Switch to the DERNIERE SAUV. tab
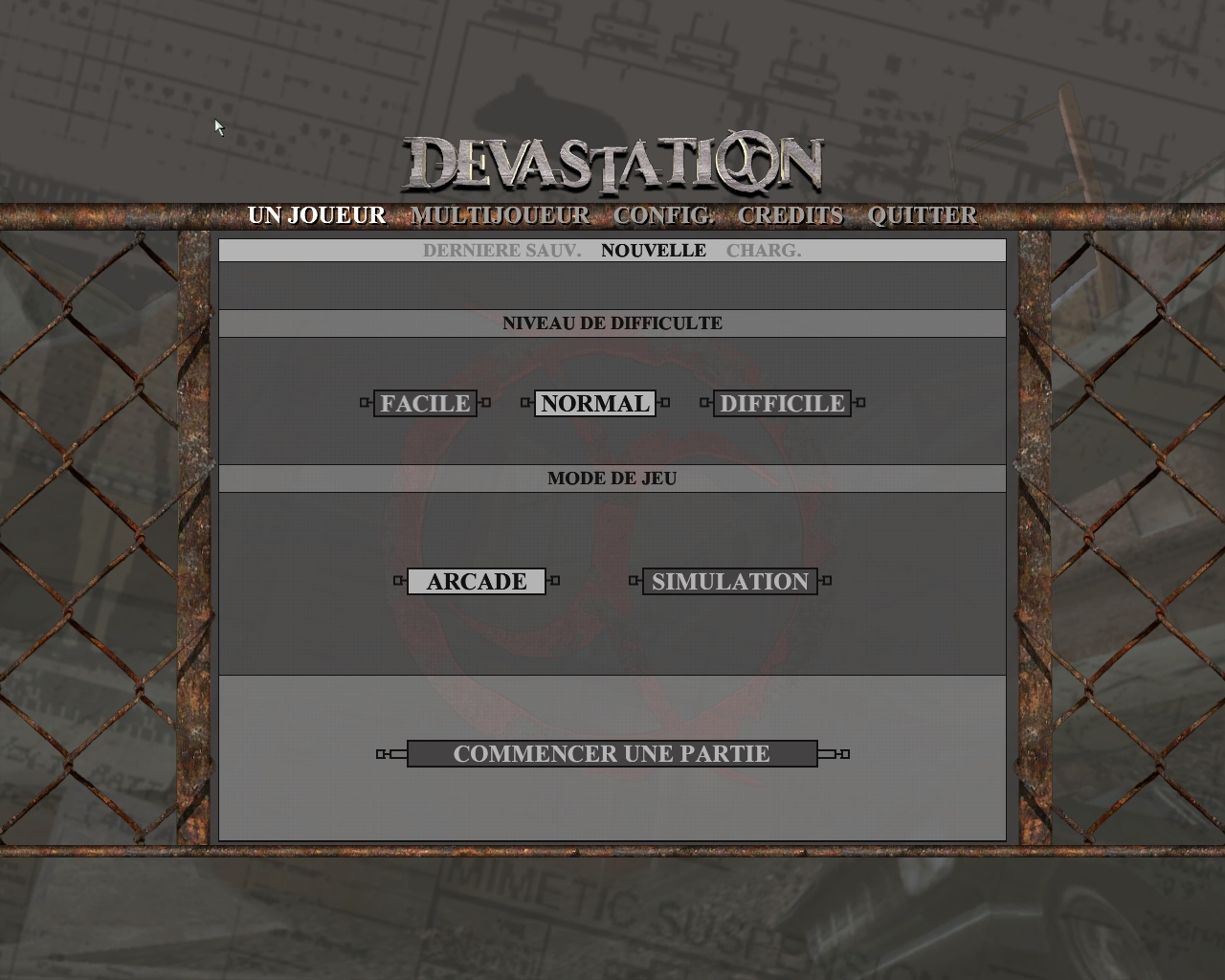This screenshot has height=980, width=1225. (501, 250)
